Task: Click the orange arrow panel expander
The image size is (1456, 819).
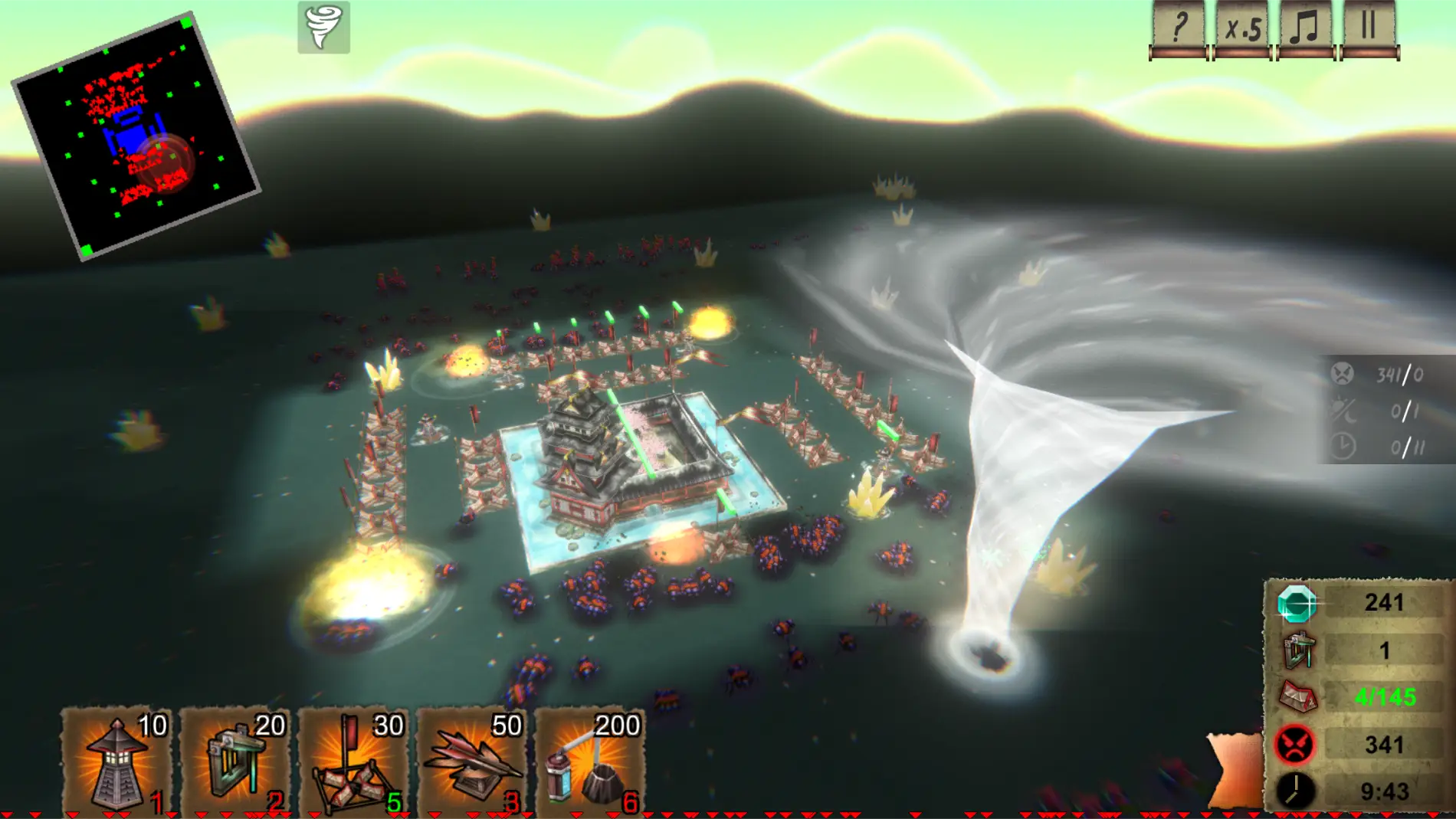Action: (1235, 769)
